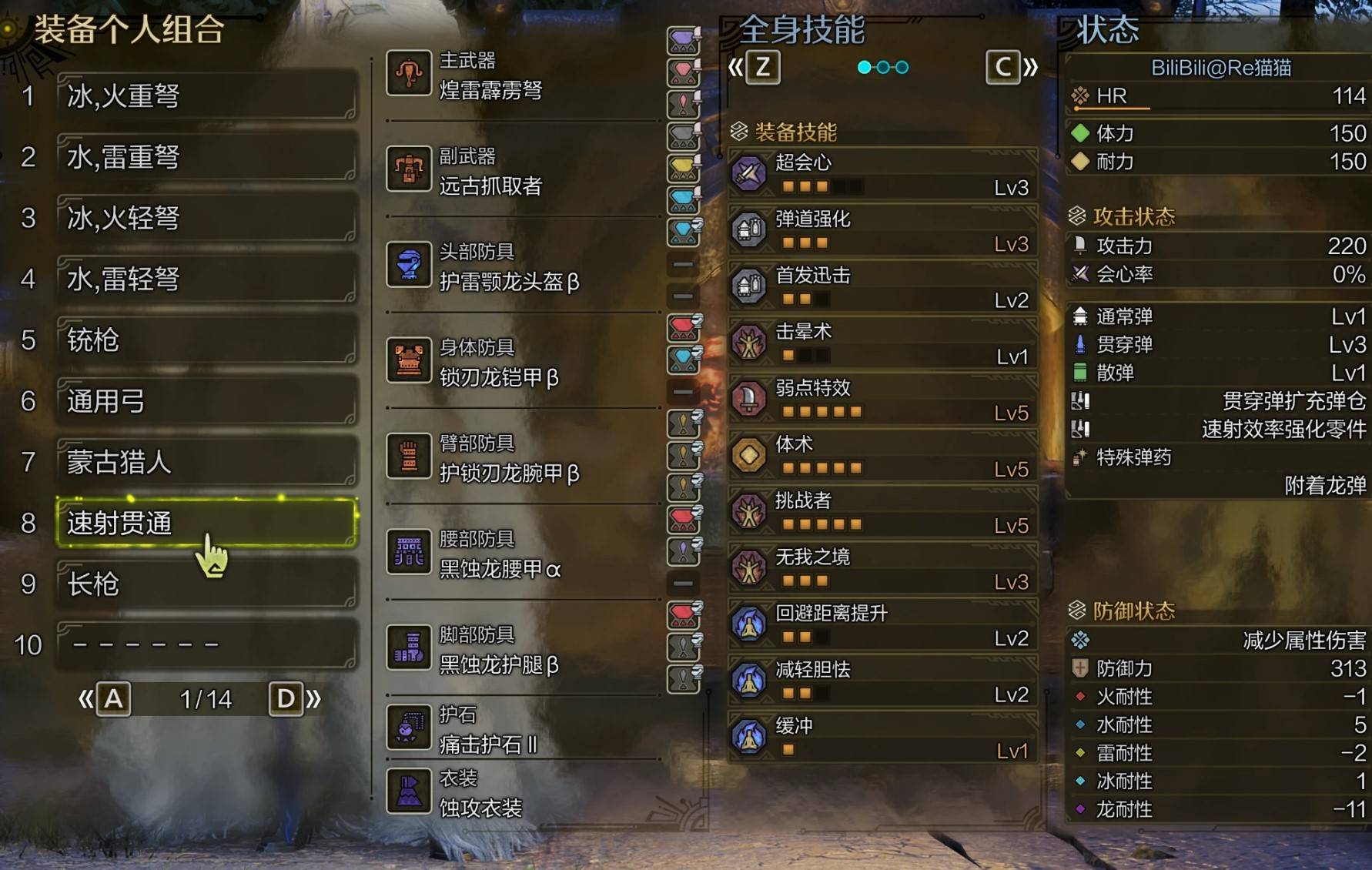Click the HR progress bar under 114
The width and height of the screenshot is (1372, 870).
[x=1113, y=108]
